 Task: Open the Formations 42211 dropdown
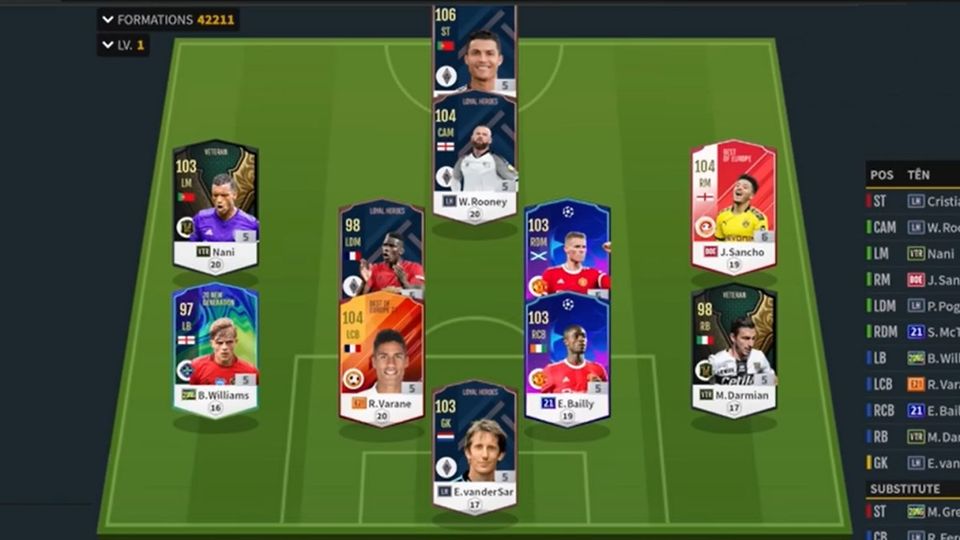(168, 19)
